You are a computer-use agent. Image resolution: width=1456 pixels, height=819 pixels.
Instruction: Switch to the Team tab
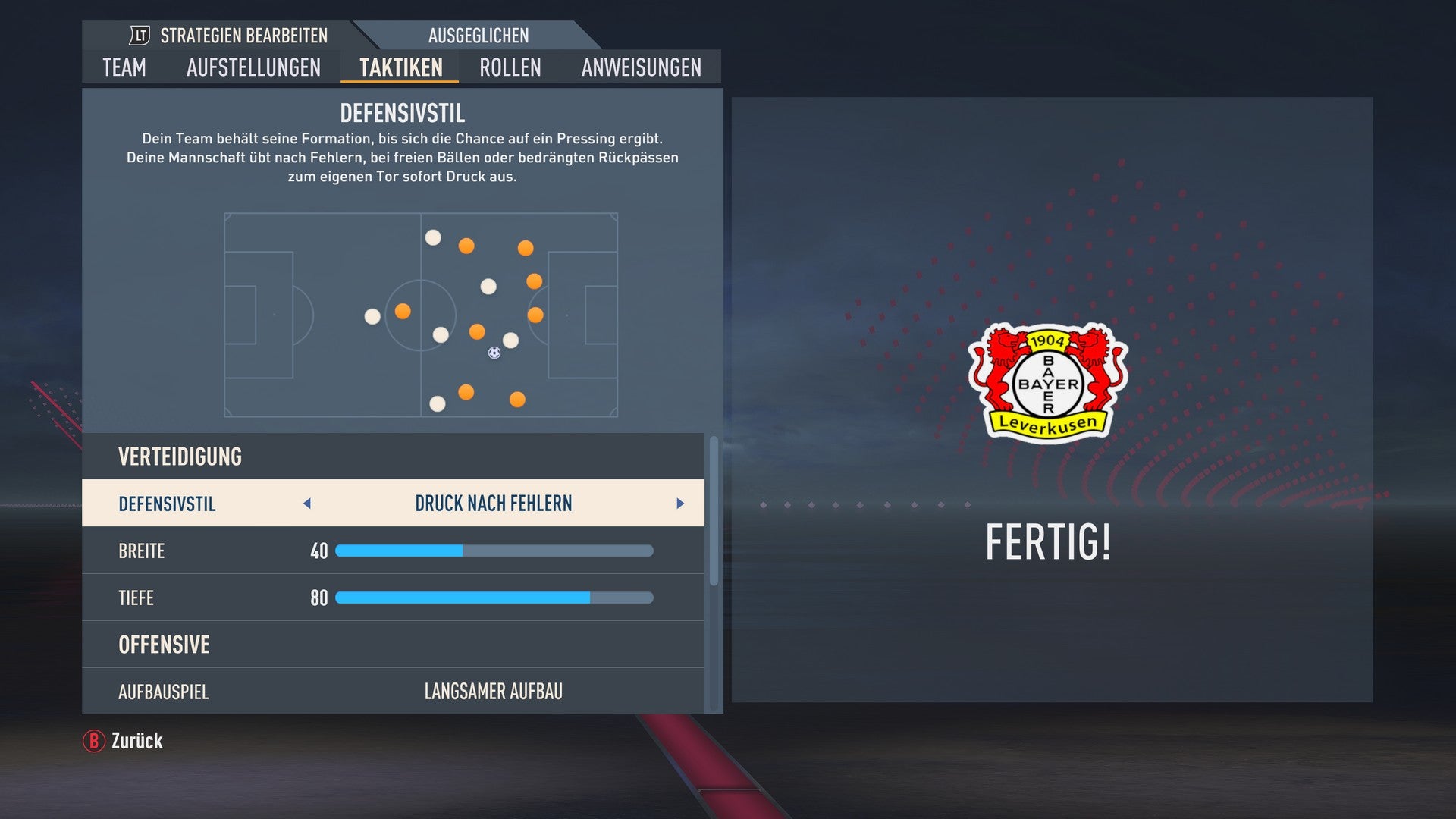point(124,67)
